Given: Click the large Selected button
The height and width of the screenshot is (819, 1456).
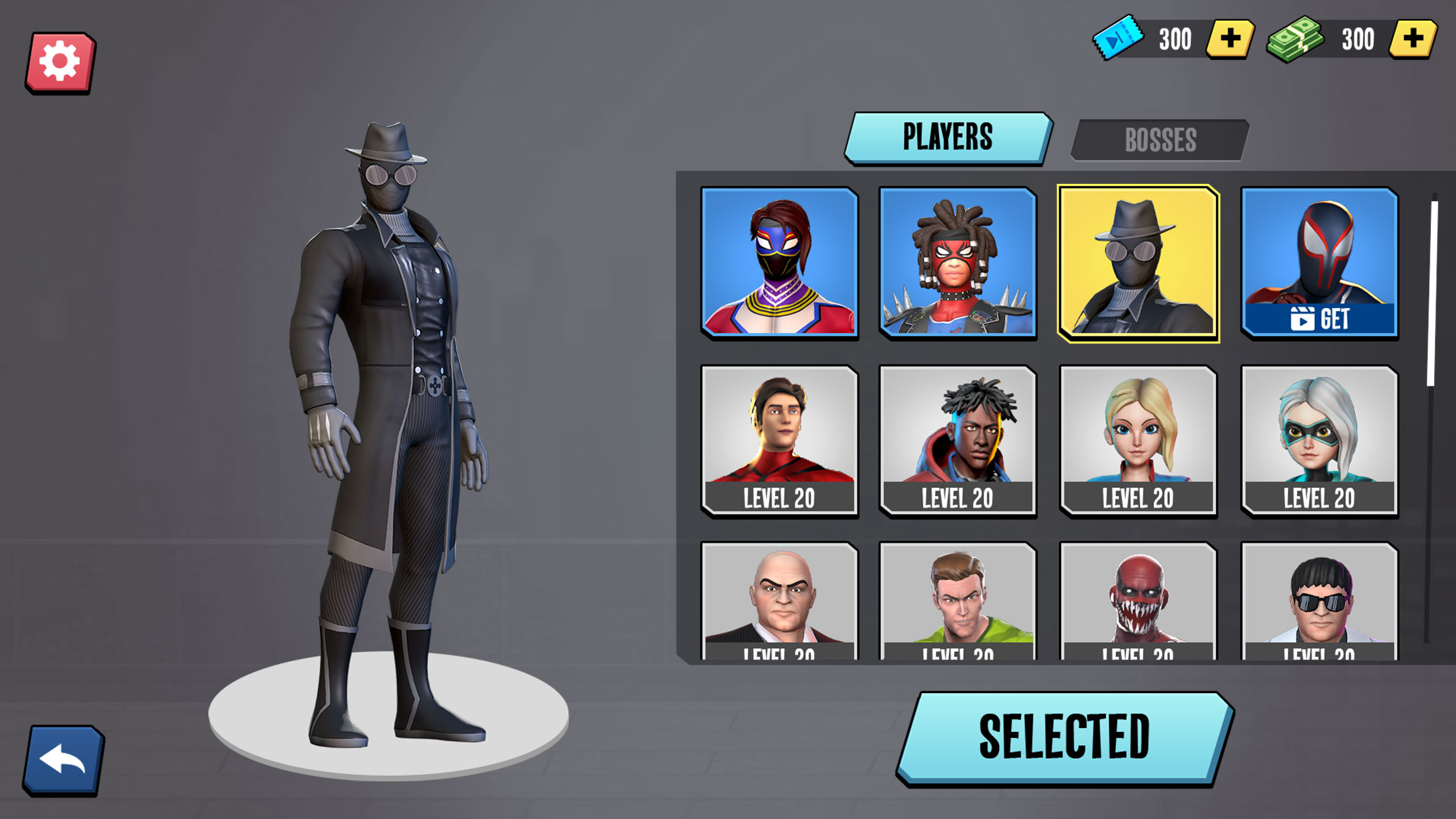Looking at the screenshot, I should (x=1064, y=737).
